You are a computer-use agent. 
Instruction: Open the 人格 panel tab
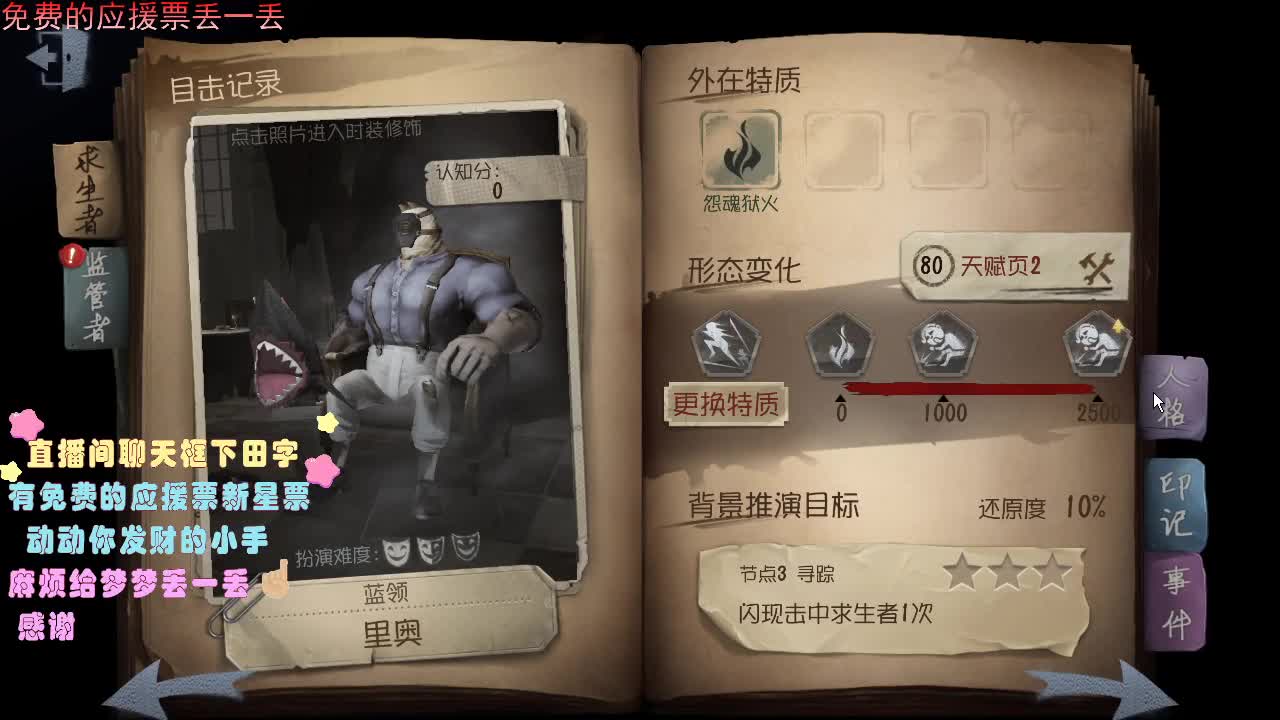(x=1177, y=400)
